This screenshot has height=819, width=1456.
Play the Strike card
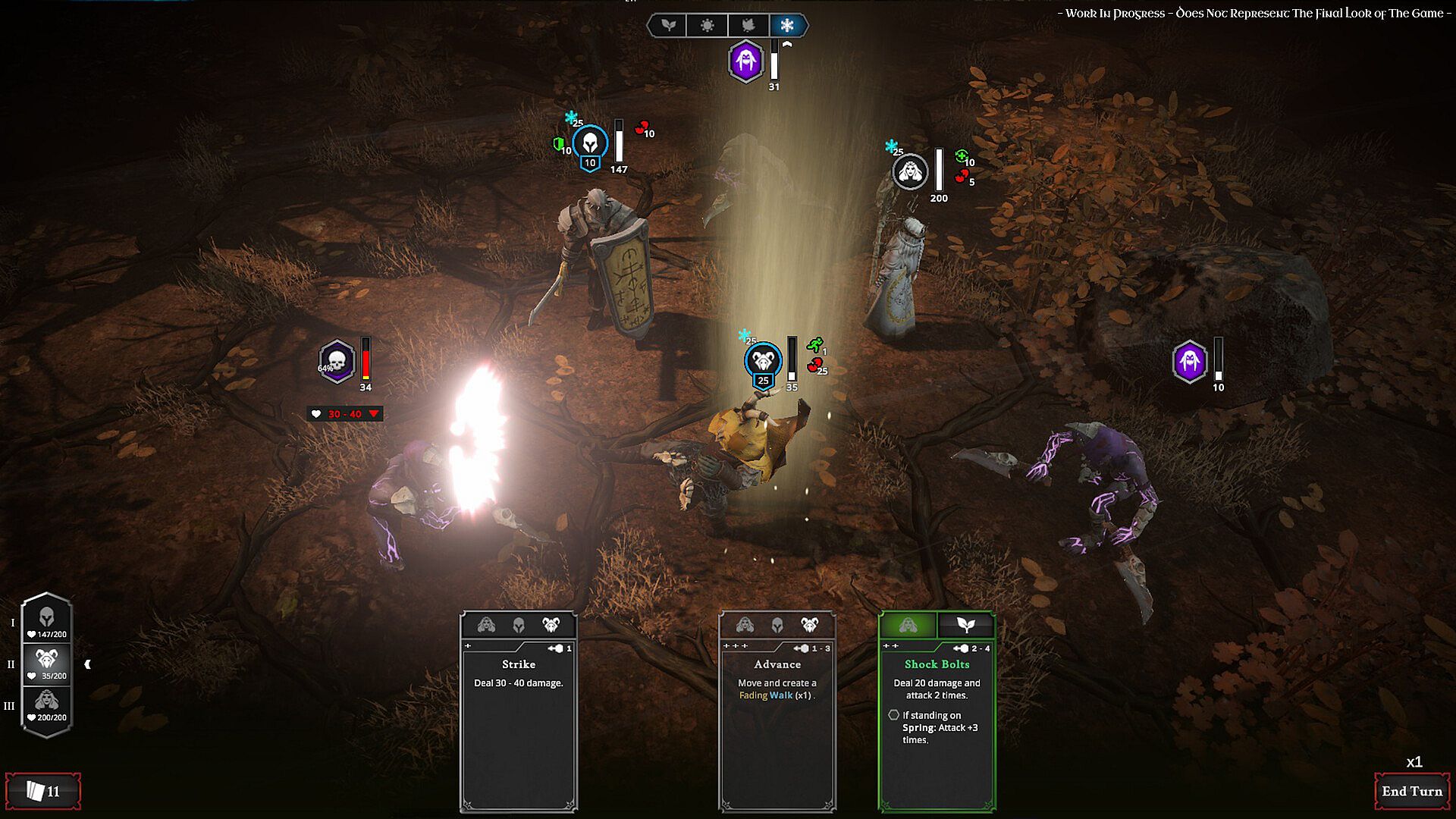519,711
